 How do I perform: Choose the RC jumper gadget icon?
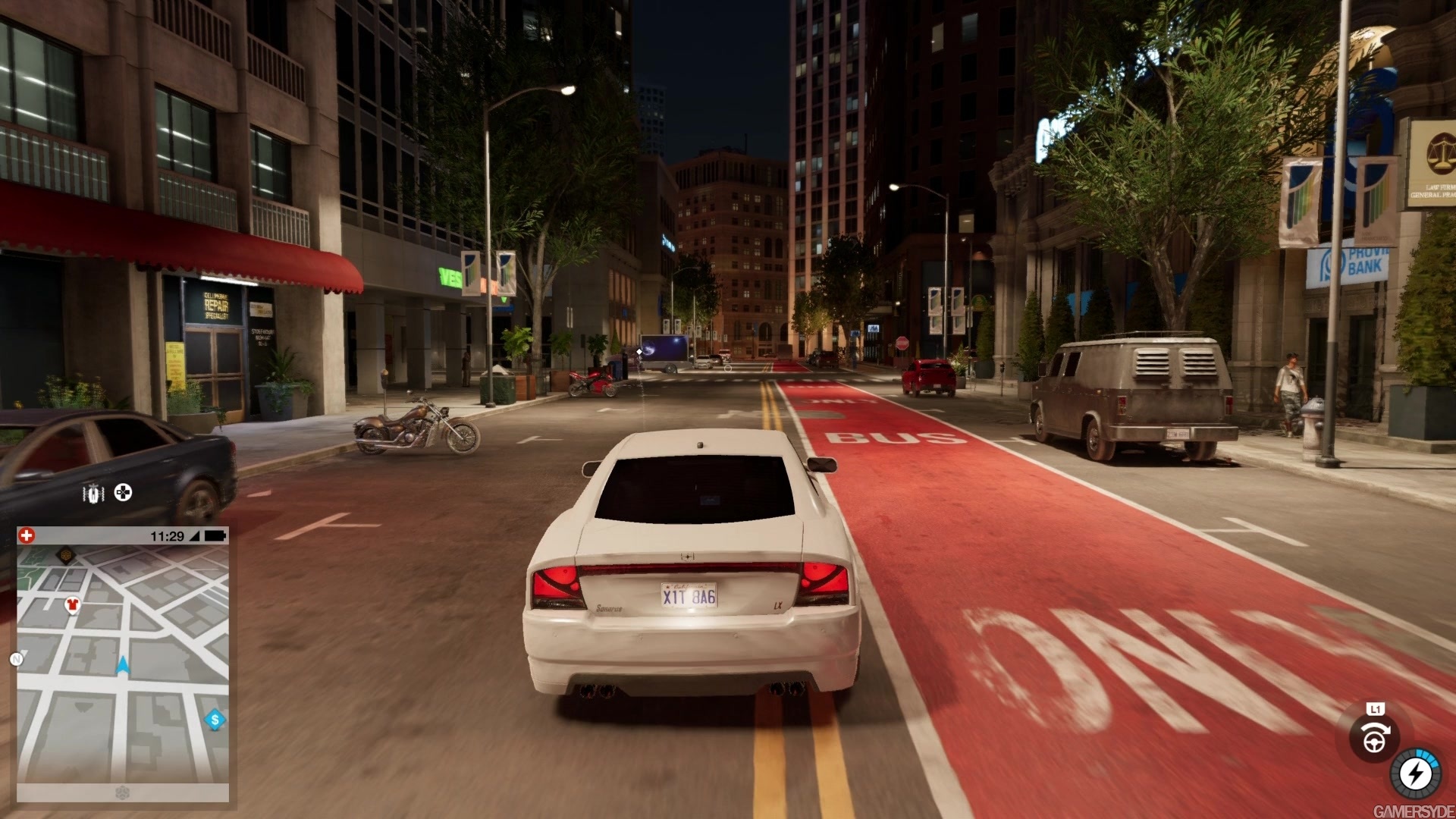93,494
